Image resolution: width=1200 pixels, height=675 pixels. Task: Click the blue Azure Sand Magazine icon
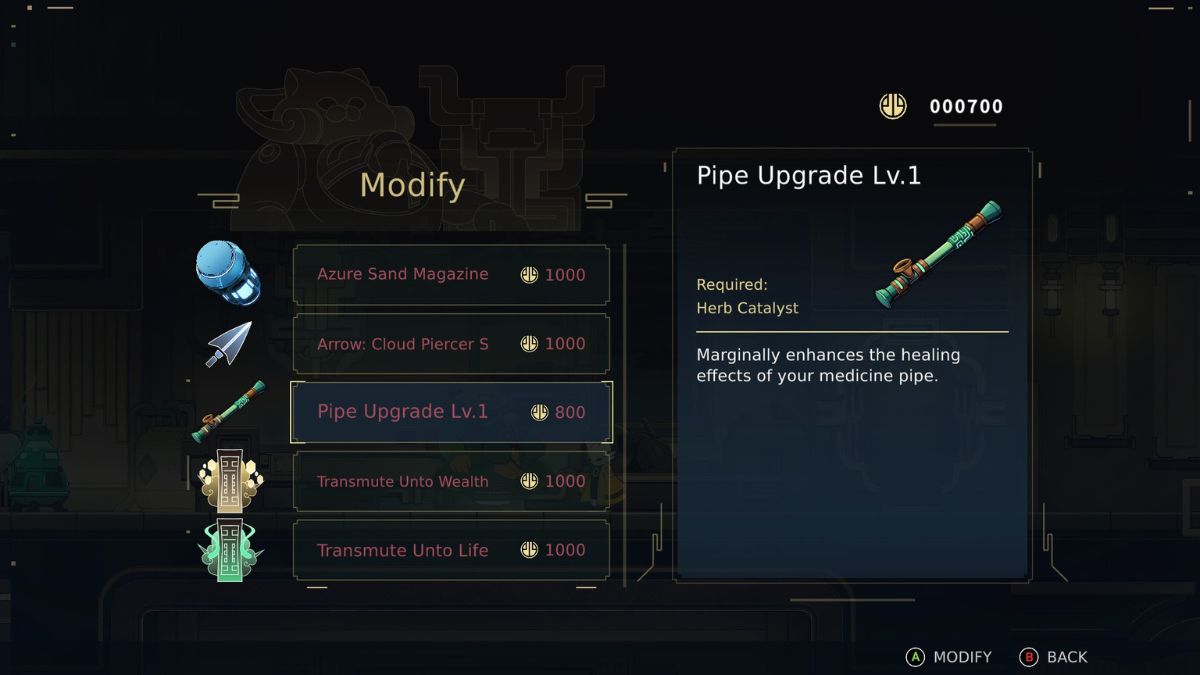point(228,272)
